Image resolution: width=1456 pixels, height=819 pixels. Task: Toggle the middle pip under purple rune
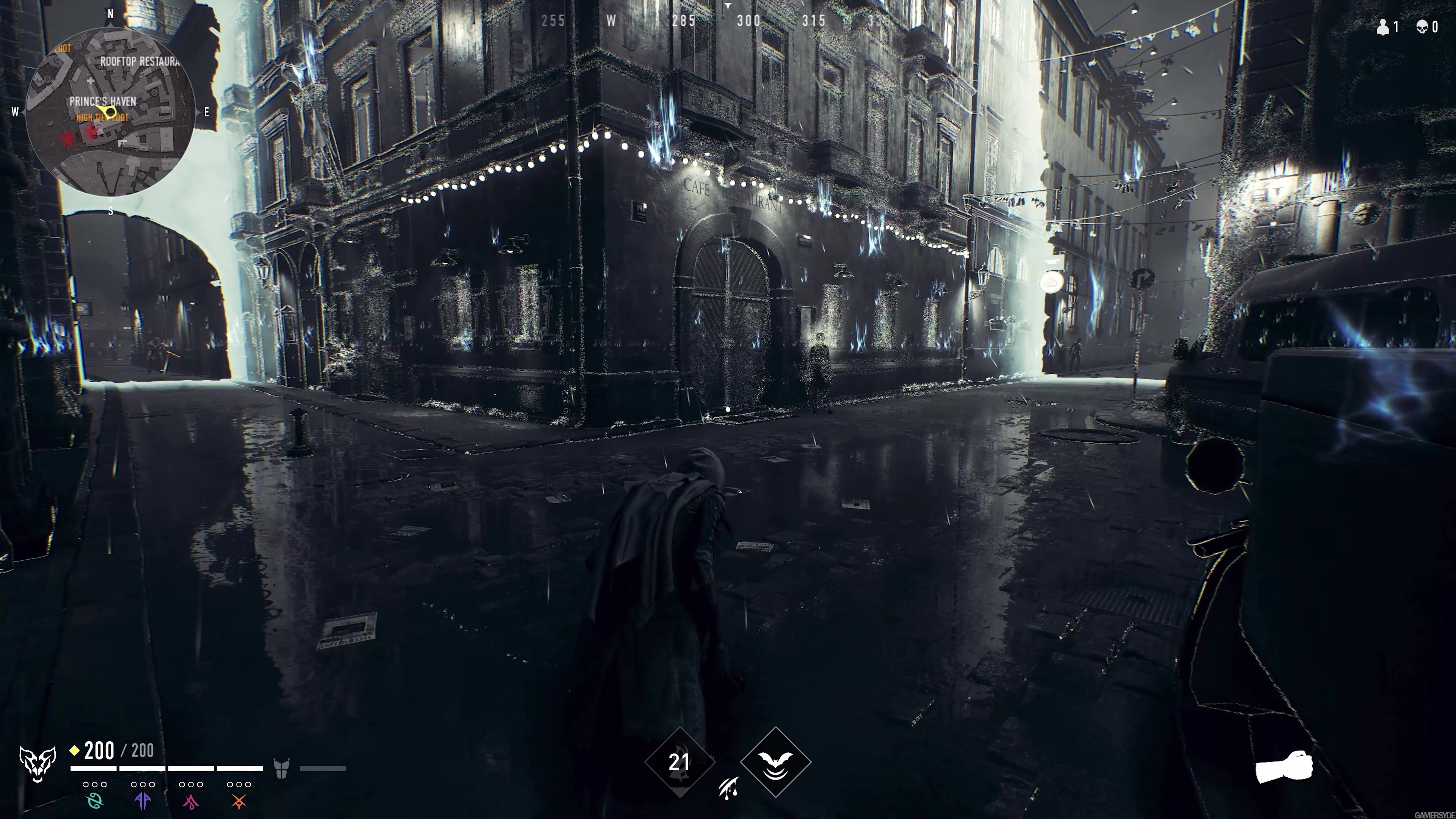click(x=143, y=784)
